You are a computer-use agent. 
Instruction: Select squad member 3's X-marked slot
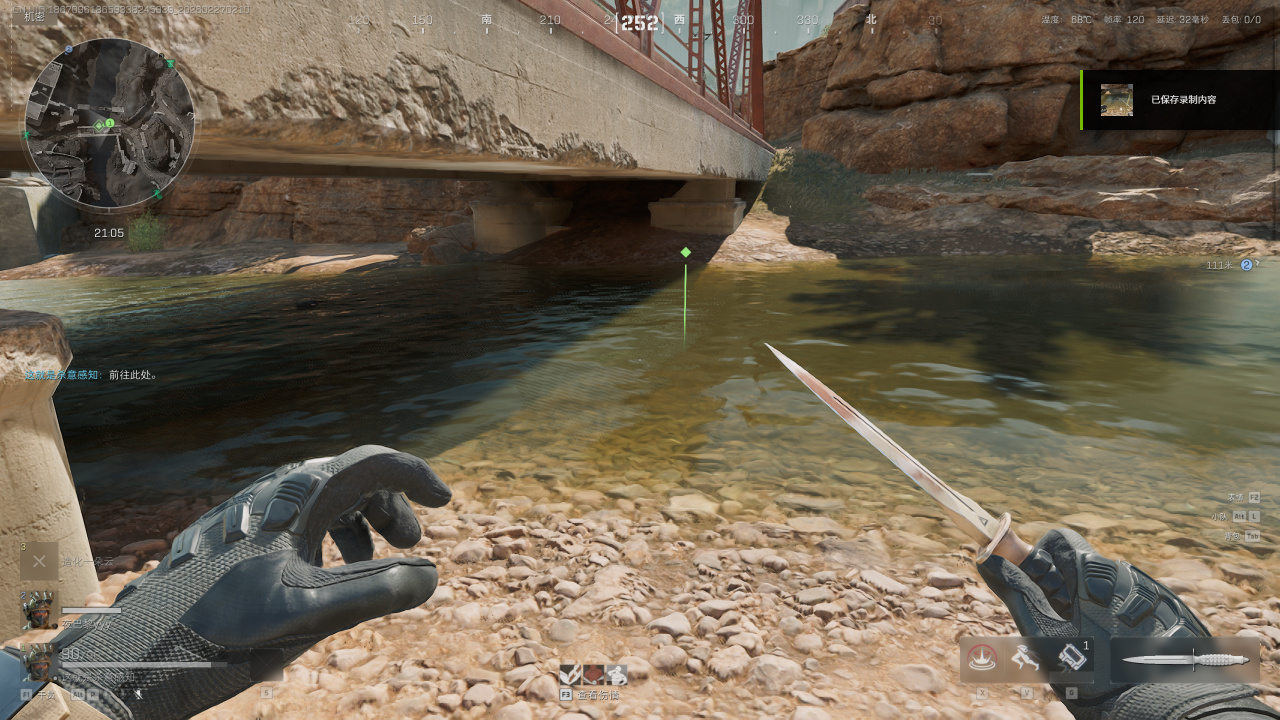tap(39, 561)
